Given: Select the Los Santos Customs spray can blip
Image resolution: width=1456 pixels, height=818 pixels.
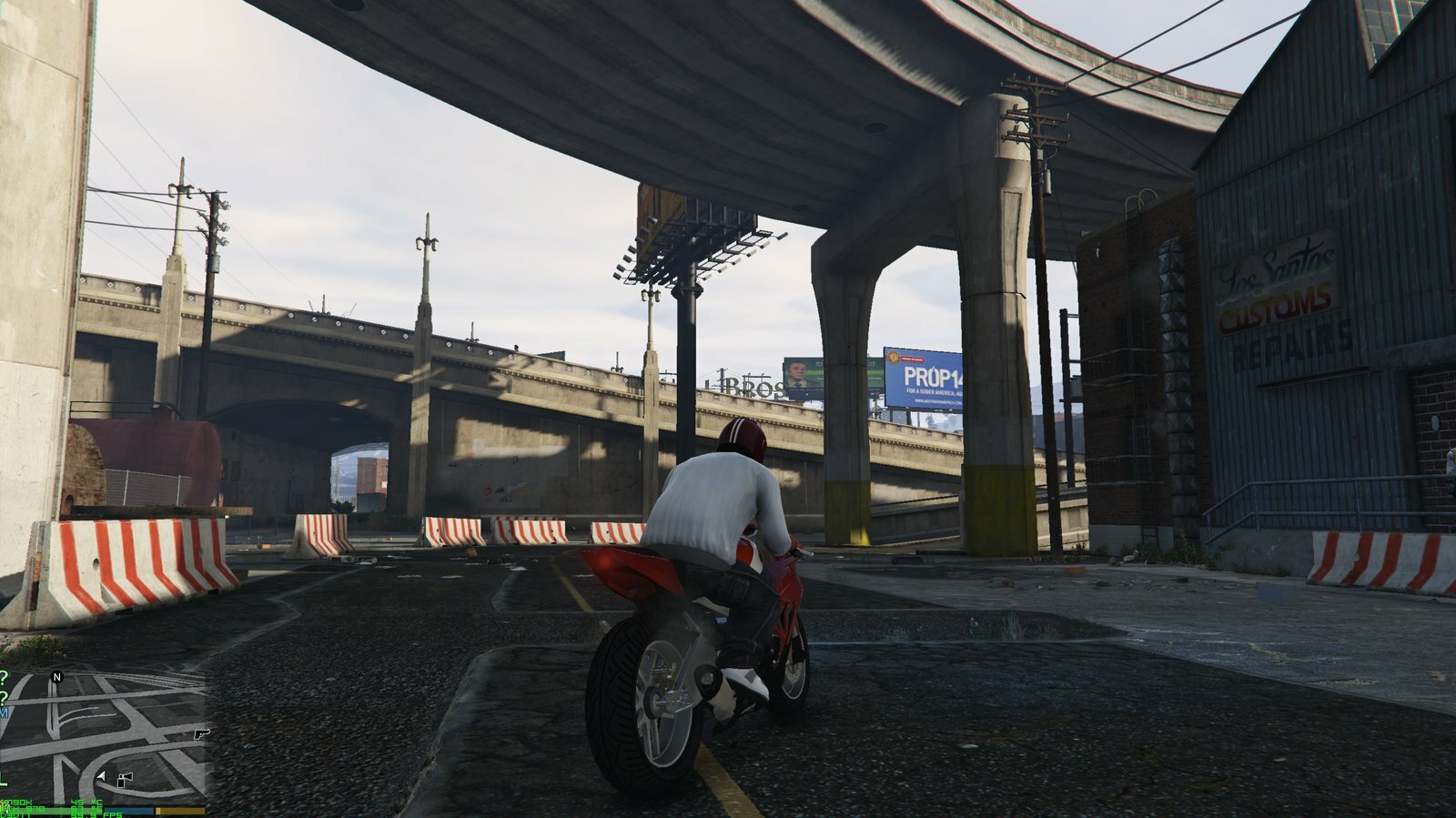Looking at the screenshot, I should pos(126,778).
